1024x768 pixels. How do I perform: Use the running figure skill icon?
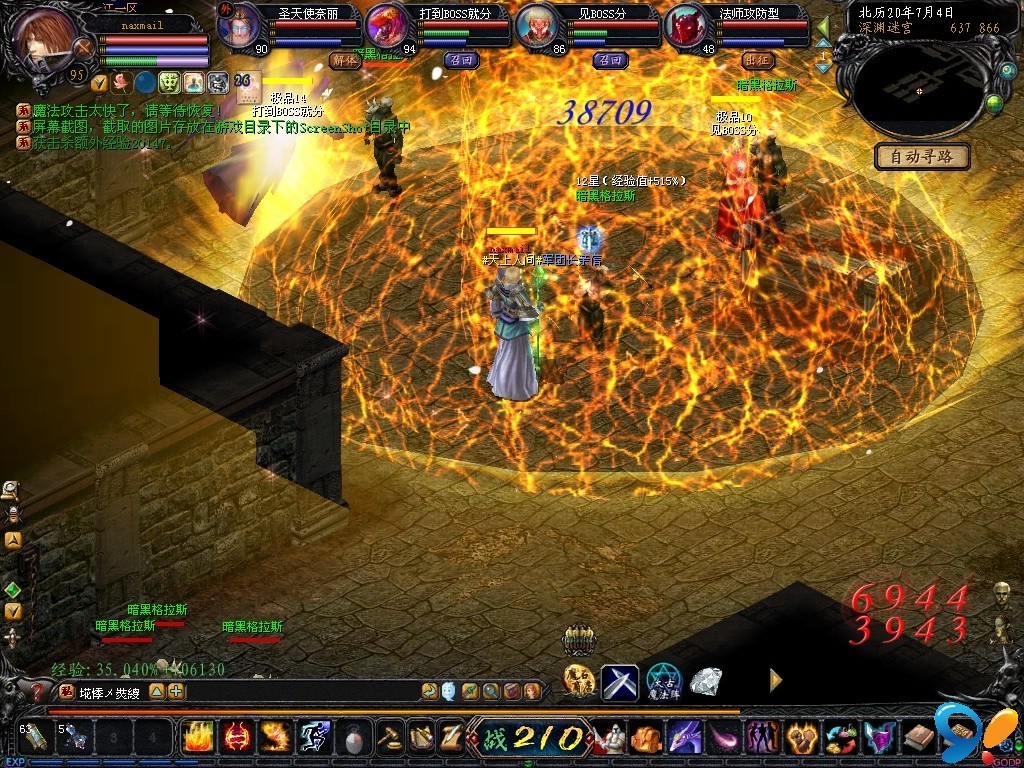click(314, 737)
